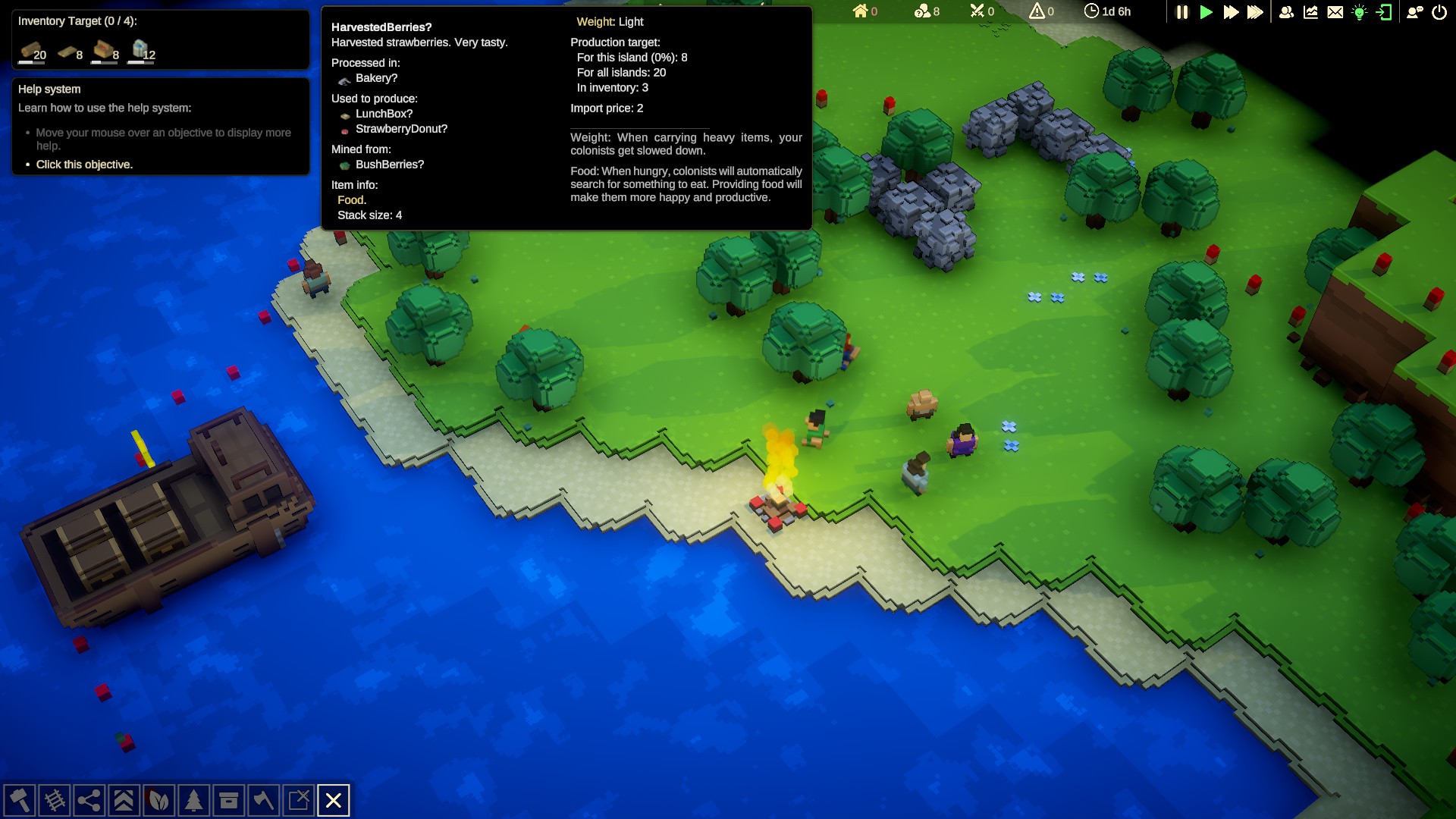
Task: Click the highlighted X cancel tool
Action: [x=333, y=800]
